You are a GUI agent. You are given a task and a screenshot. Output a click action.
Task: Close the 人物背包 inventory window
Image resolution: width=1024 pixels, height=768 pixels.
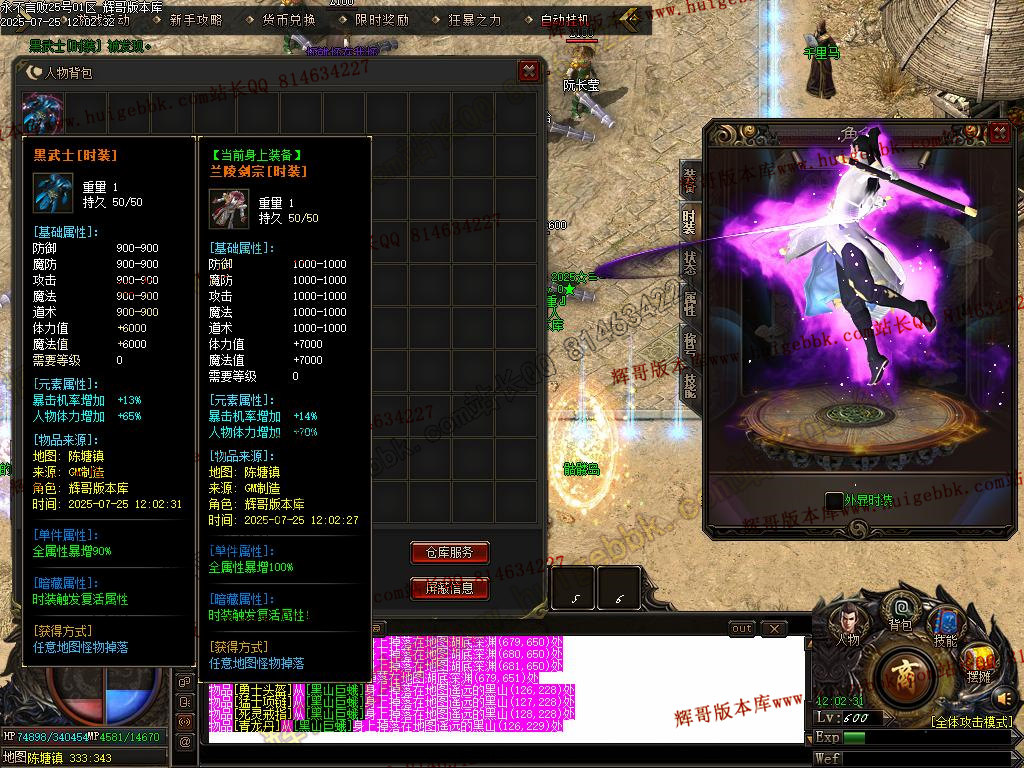528,71
